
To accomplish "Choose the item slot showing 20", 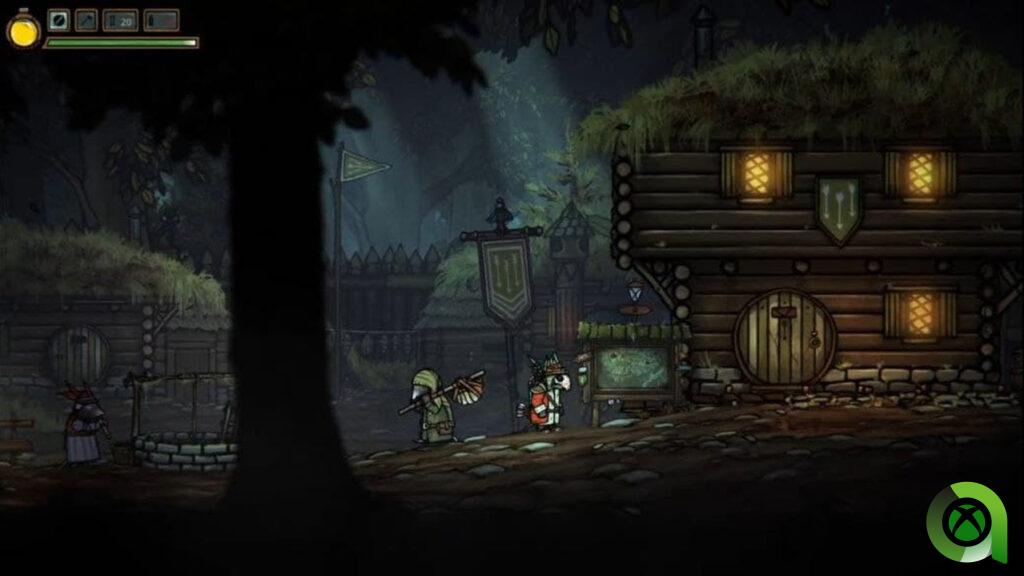I will coord(121,20).
